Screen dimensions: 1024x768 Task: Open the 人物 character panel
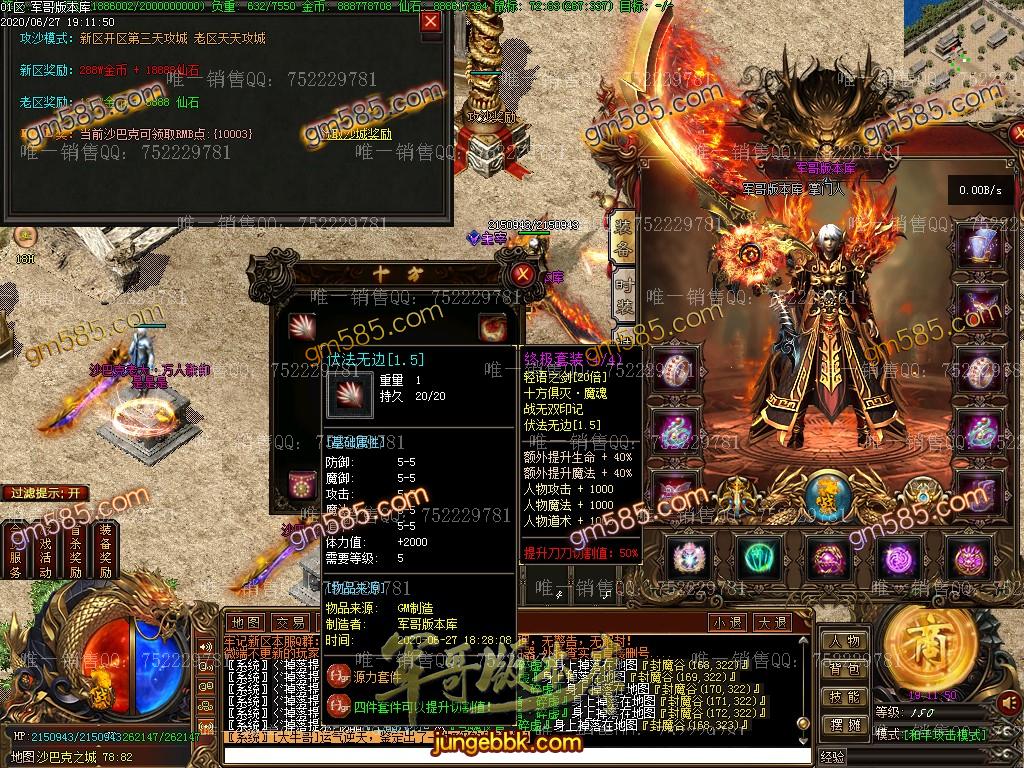click(x=845, y=641)
